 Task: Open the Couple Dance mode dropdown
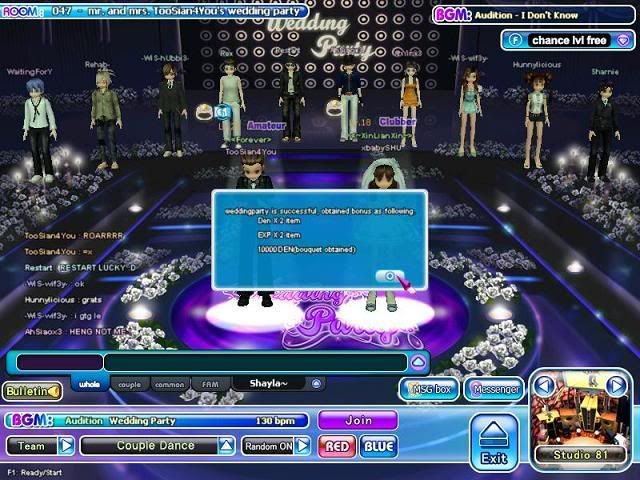(226, 446)
